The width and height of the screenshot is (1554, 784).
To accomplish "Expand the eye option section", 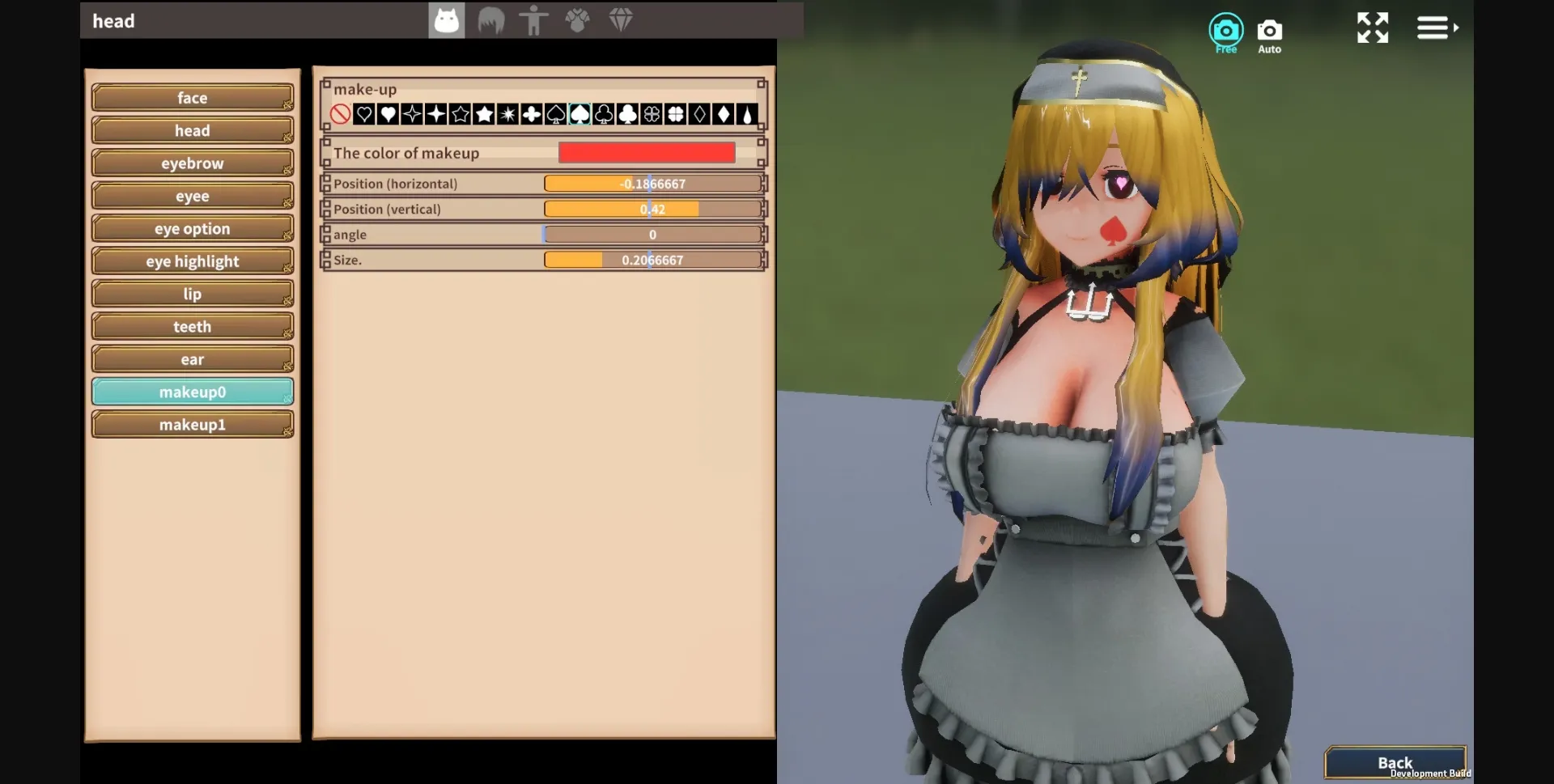I will click(x=192, y=228).
